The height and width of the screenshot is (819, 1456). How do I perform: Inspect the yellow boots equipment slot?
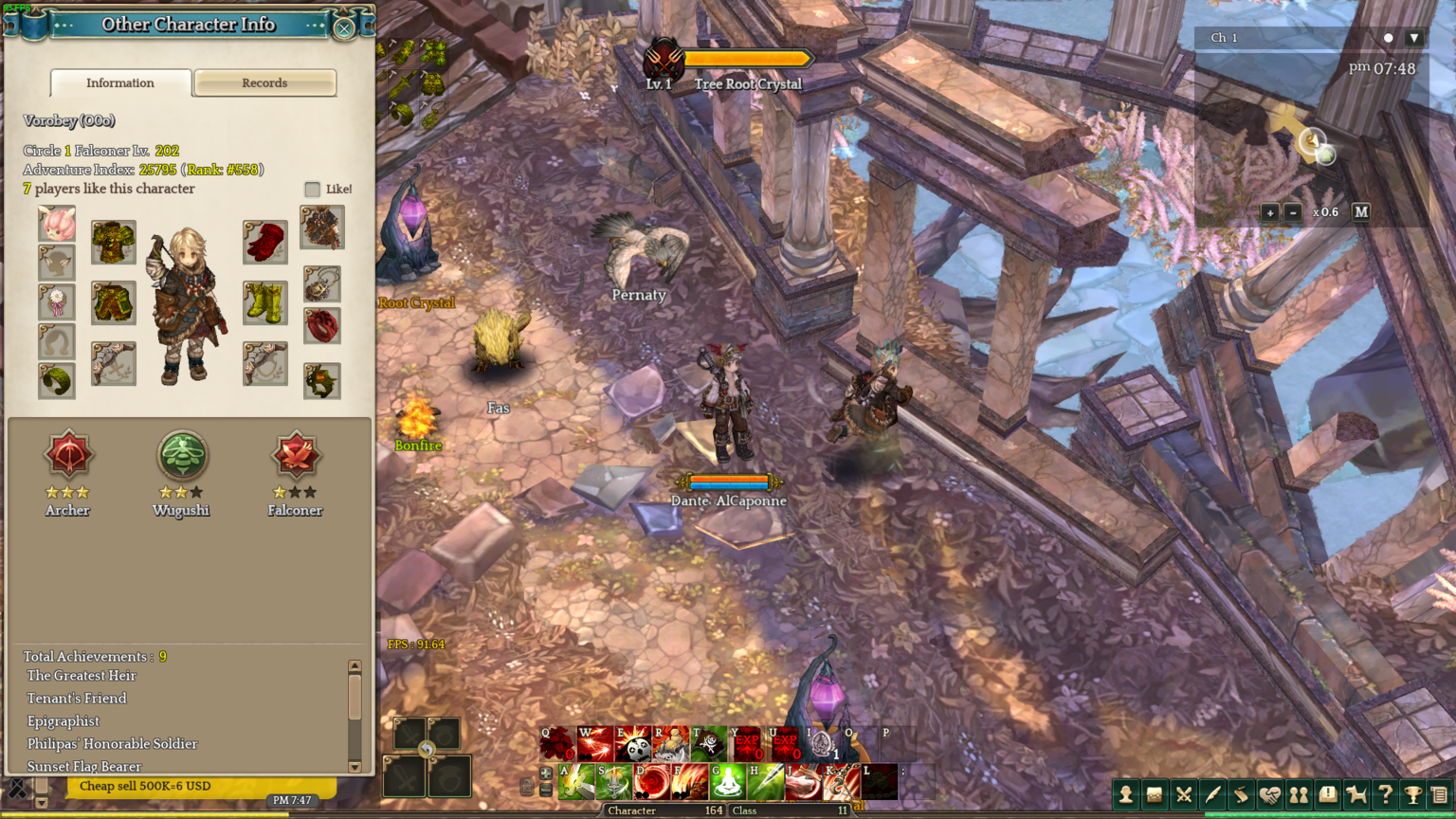[265, 303]
